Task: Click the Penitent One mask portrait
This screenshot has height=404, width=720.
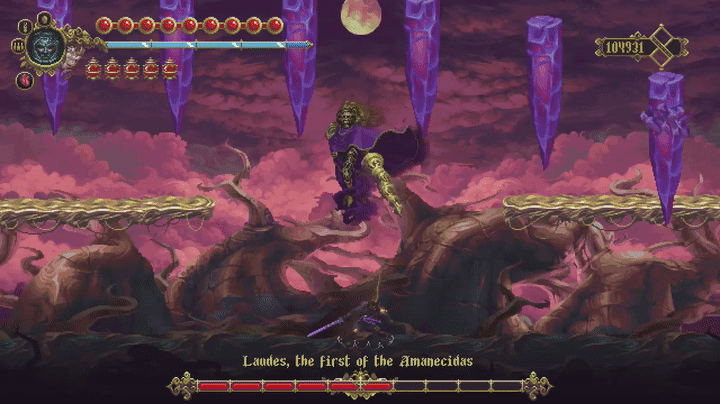Action: click(46, 46)
